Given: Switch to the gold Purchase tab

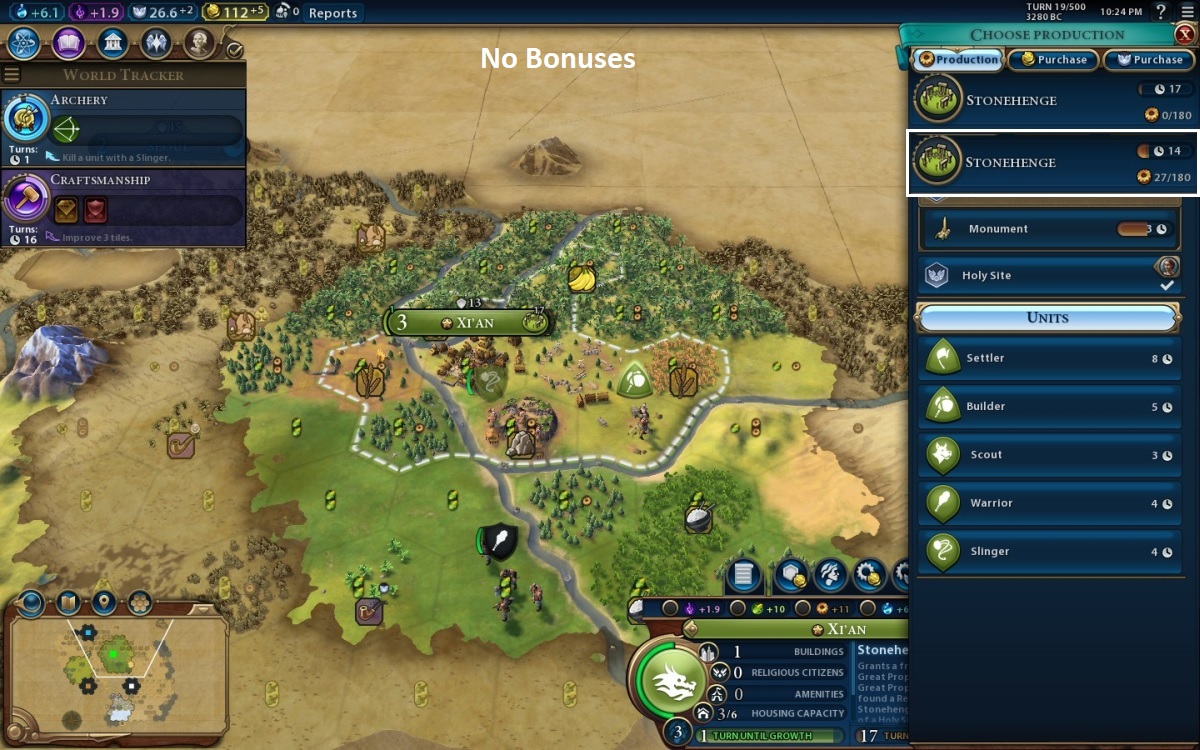Looking at the screenshot, I should pyautogui.click(x=1053, y=60).
